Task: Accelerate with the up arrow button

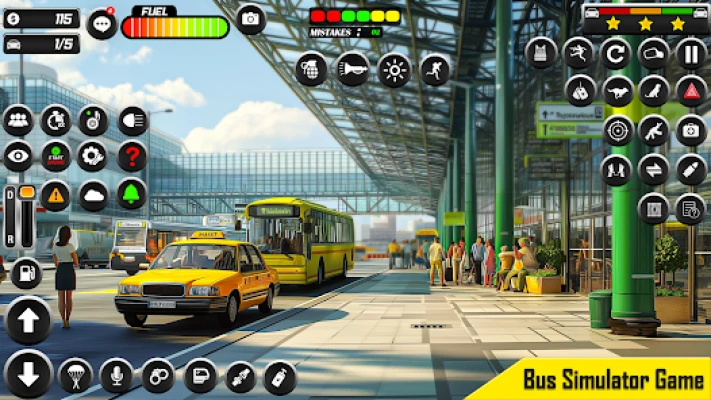Action: click(28, 321)
